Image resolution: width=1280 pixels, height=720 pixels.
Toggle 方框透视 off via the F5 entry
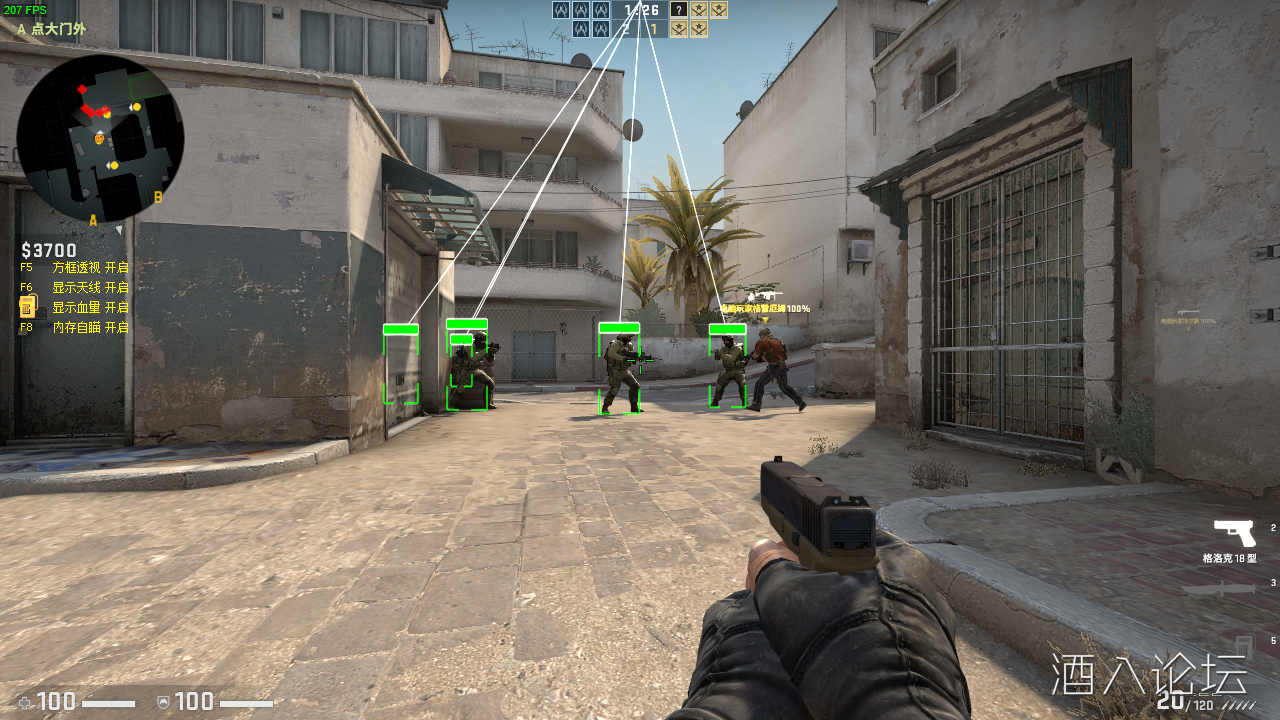pos(77,267)
